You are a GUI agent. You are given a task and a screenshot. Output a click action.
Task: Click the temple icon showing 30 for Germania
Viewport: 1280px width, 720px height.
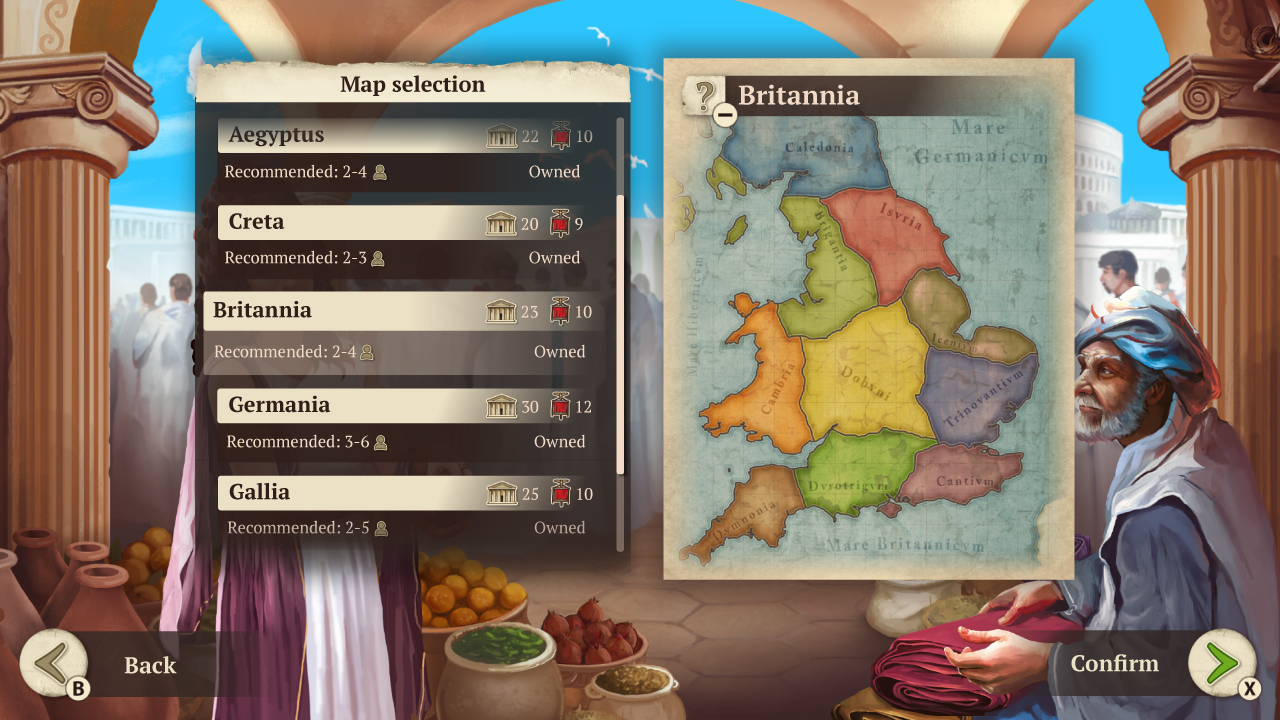click(x=501, y=407)
